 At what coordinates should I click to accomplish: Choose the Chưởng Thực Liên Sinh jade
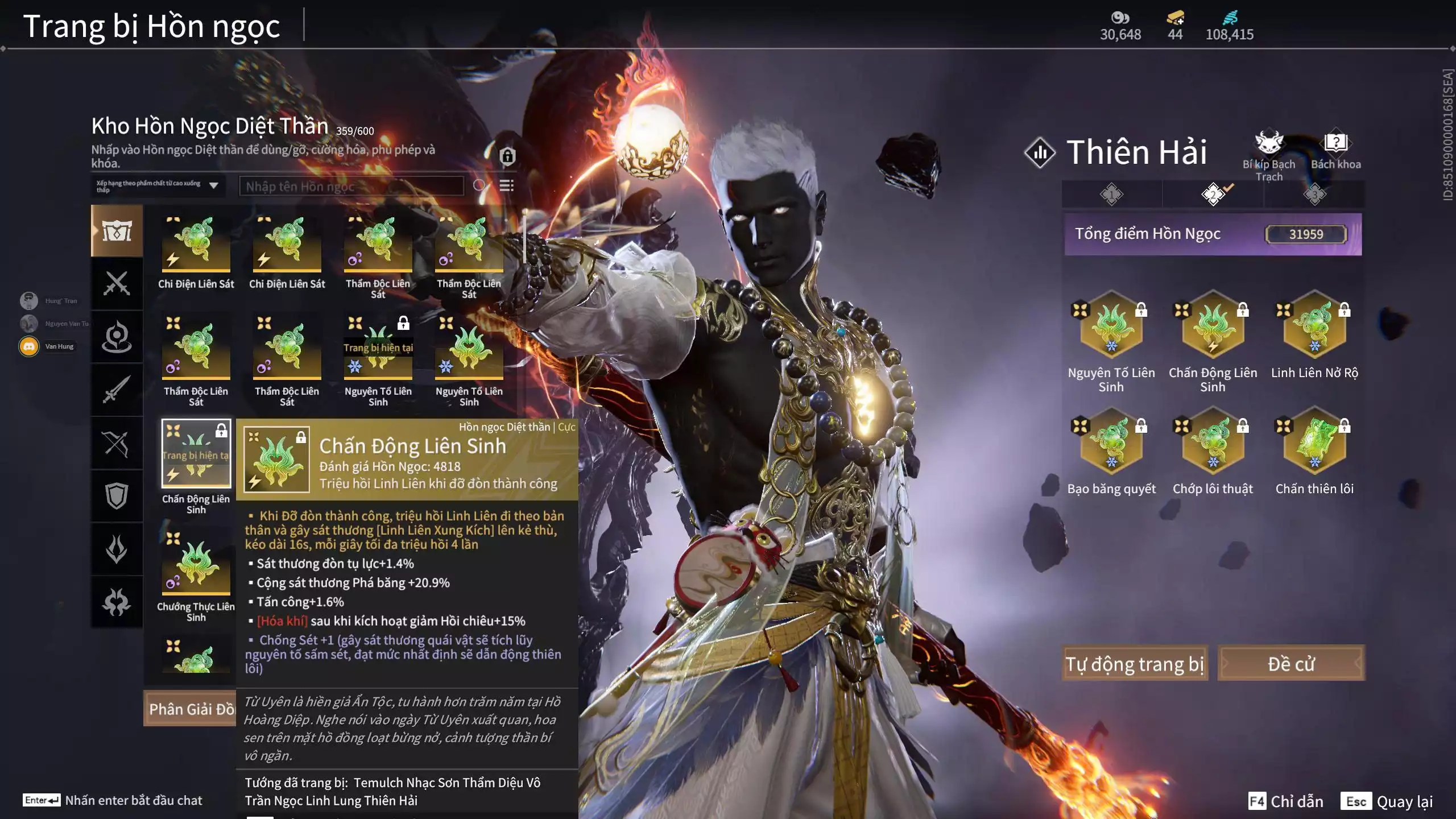[x=196, y=563]
